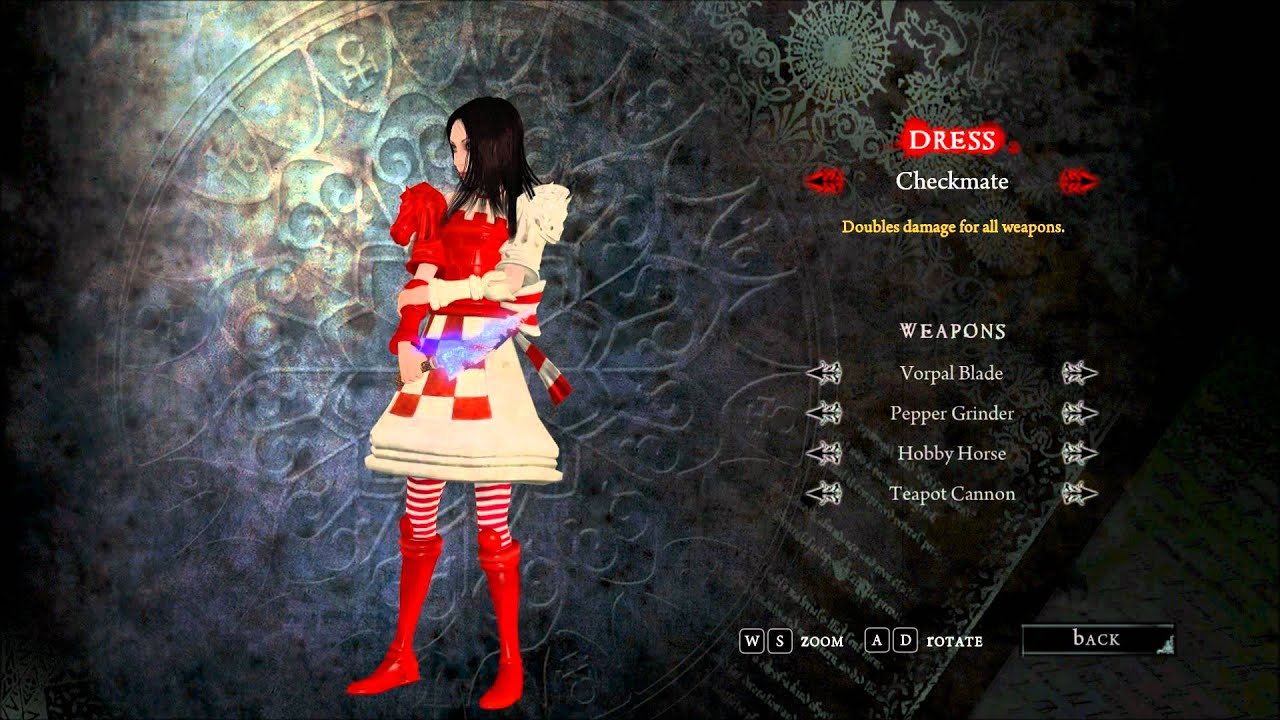Click left arrow beside Pepper Grinder

(x=825, y=413)
